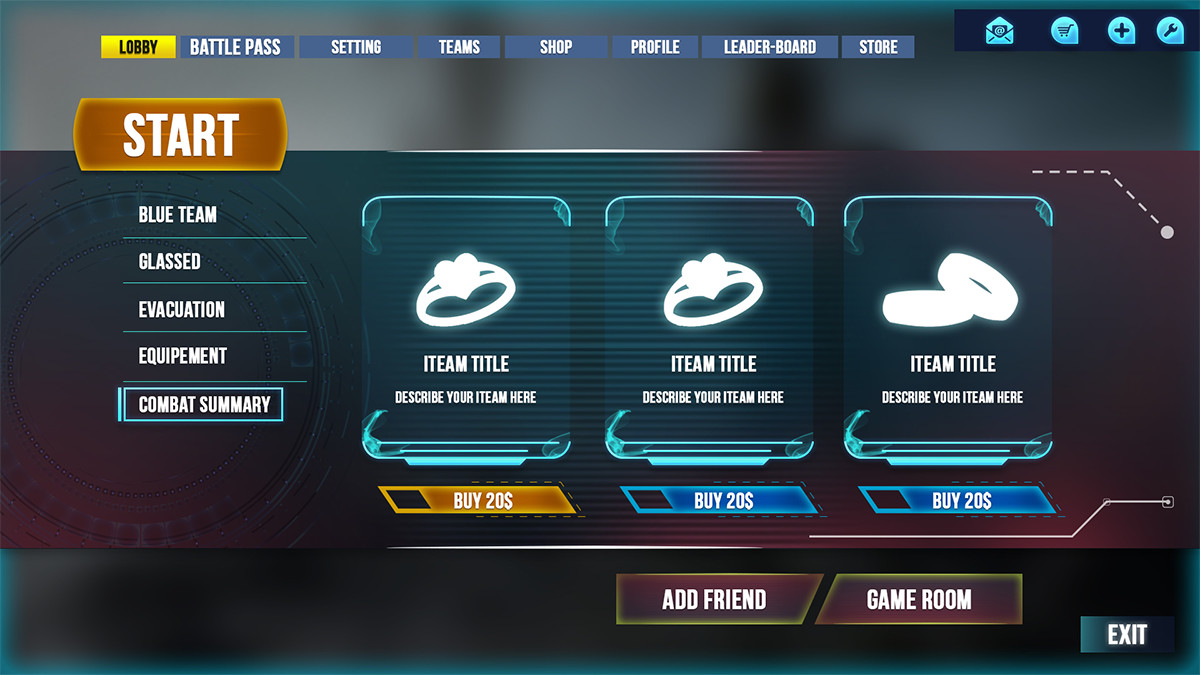Select the Glassed menu entry
The image size is (1200, 675).
(170, 262)
